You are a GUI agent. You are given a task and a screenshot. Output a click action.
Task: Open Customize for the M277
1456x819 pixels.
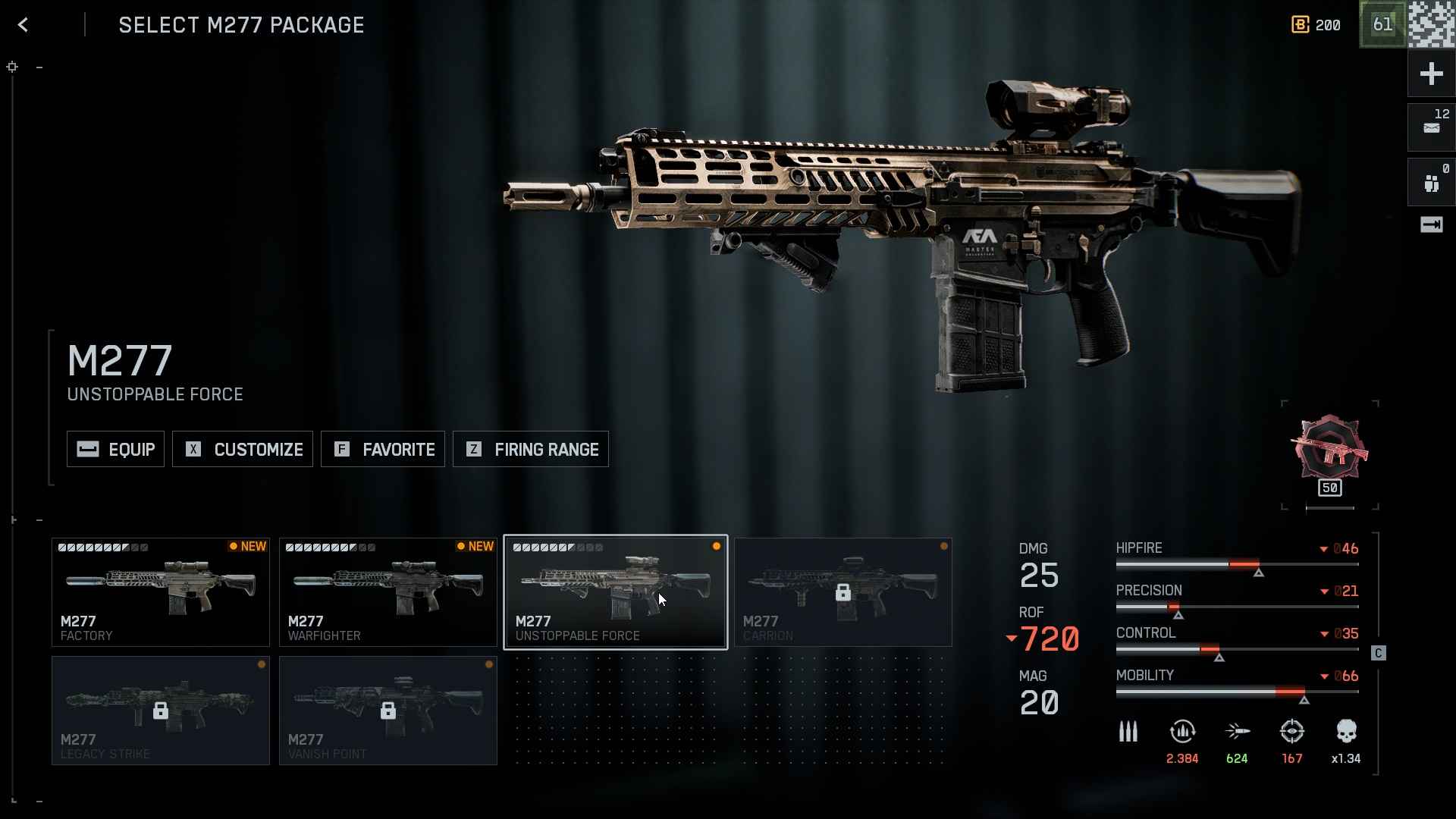243,449
